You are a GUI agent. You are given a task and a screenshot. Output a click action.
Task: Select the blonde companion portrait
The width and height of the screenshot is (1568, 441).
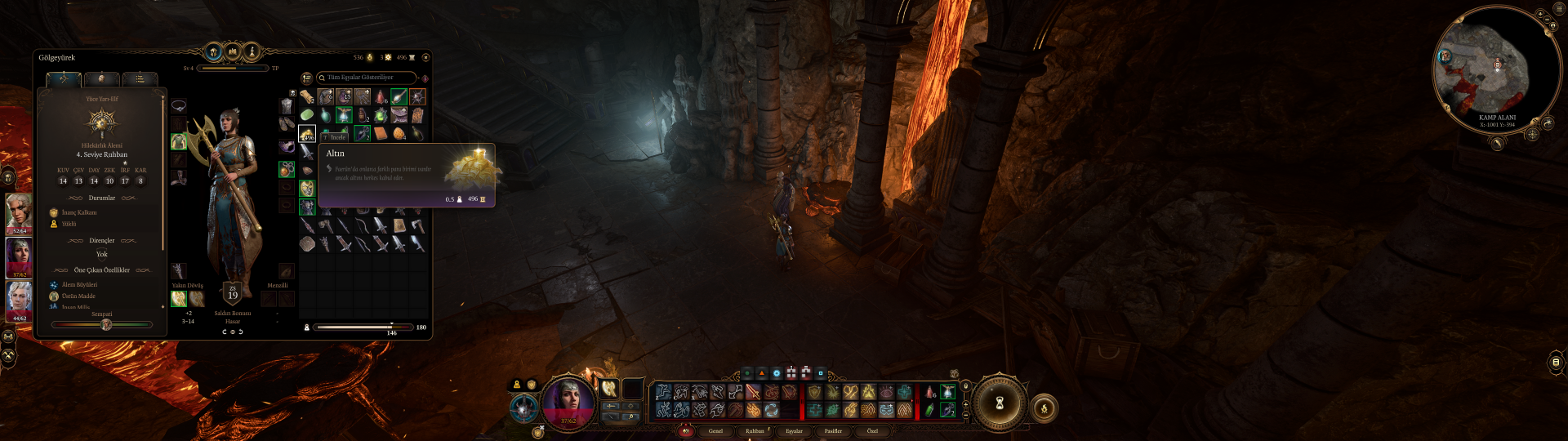19,212
